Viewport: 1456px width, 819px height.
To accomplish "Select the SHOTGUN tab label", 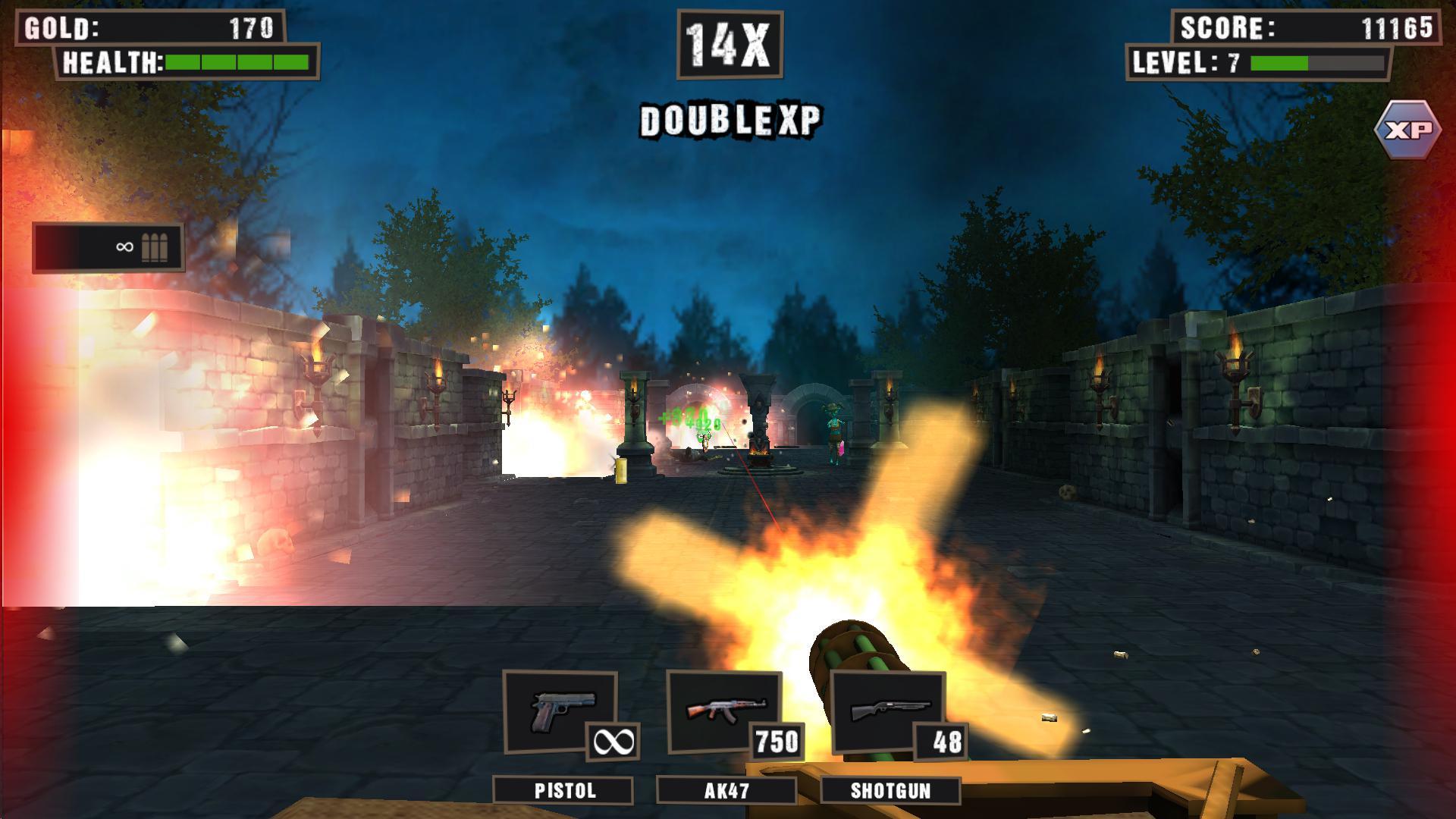I will point(890,792).
